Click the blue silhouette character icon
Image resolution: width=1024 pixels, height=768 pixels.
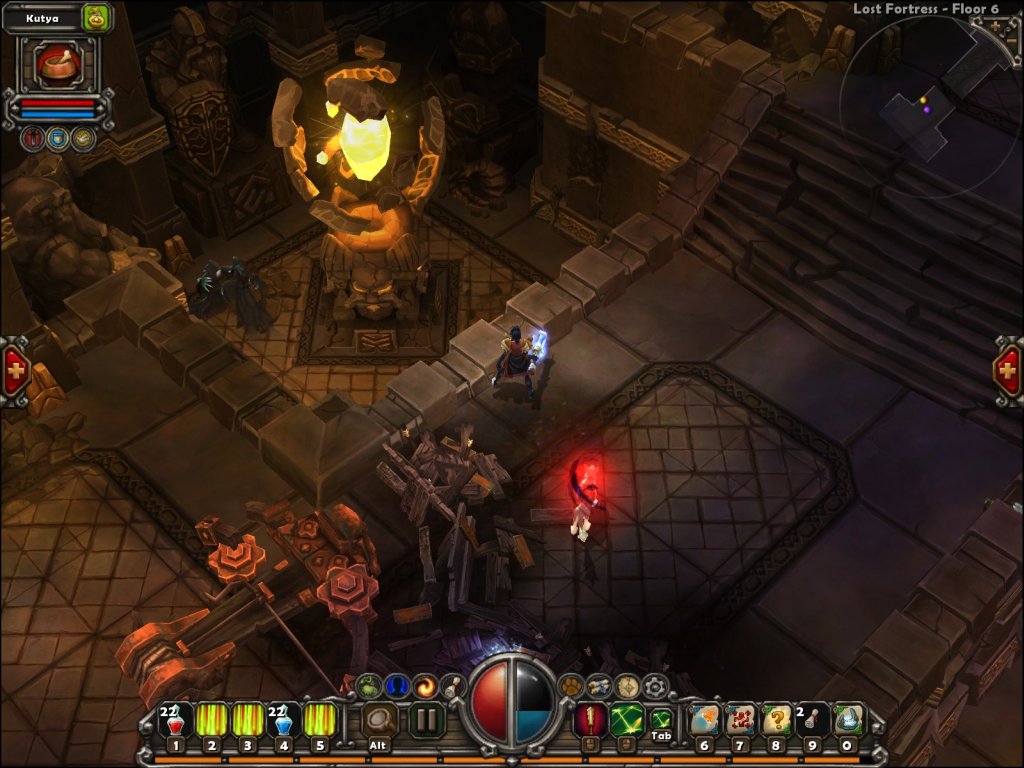point(398,686)
